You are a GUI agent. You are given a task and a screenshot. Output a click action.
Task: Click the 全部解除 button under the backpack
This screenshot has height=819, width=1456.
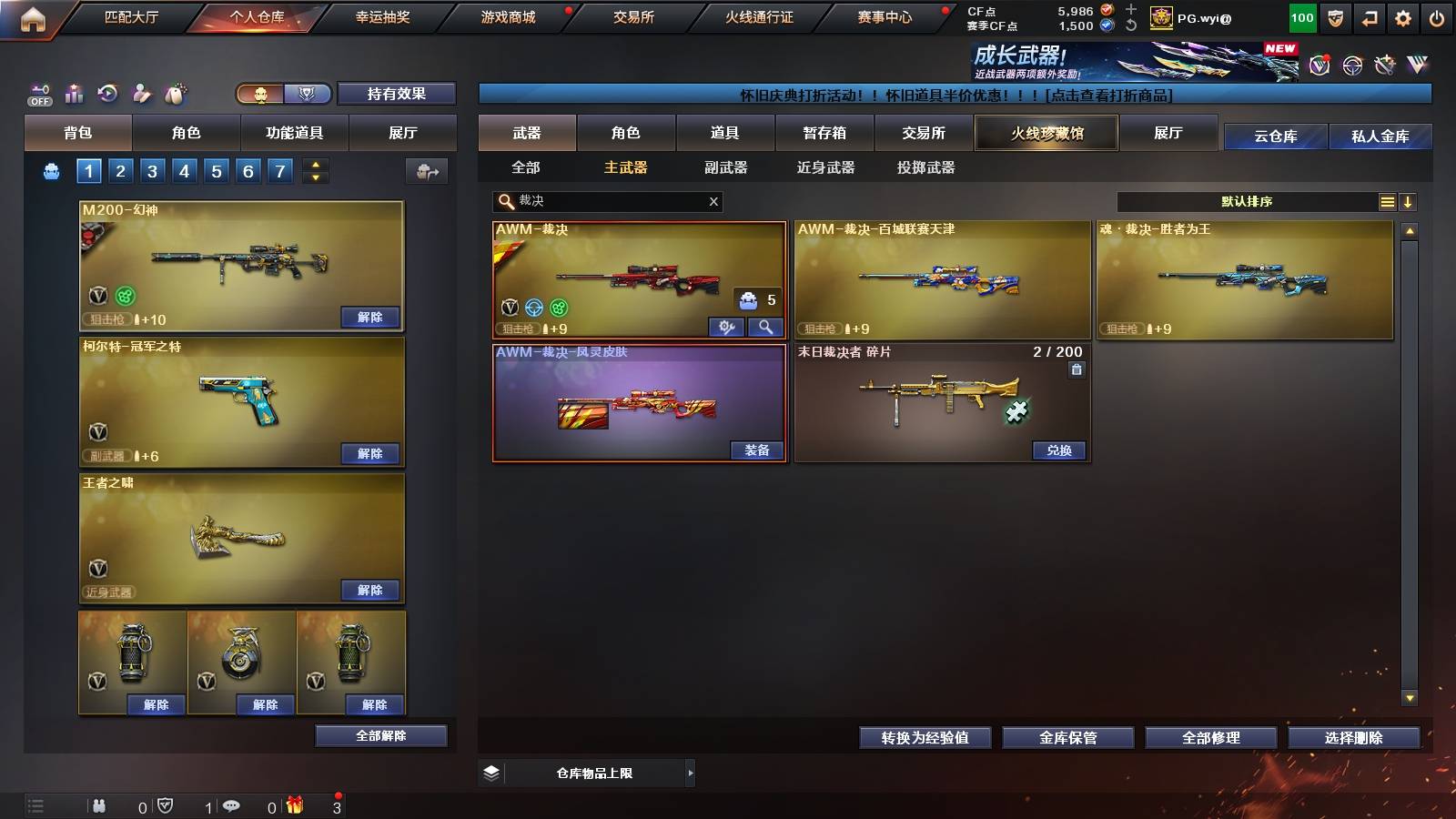(380, 735)
